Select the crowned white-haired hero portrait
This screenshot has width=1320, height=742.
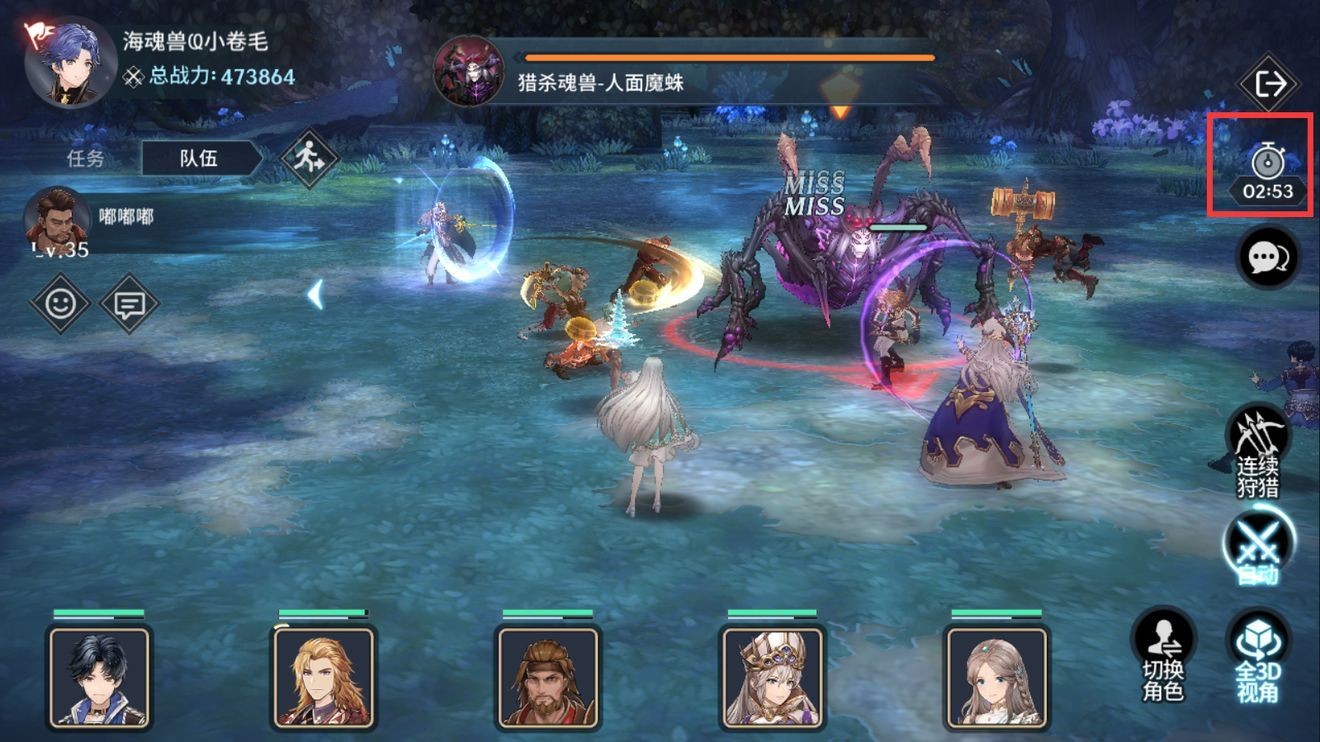pyautogui.click(x=773, y=676)
